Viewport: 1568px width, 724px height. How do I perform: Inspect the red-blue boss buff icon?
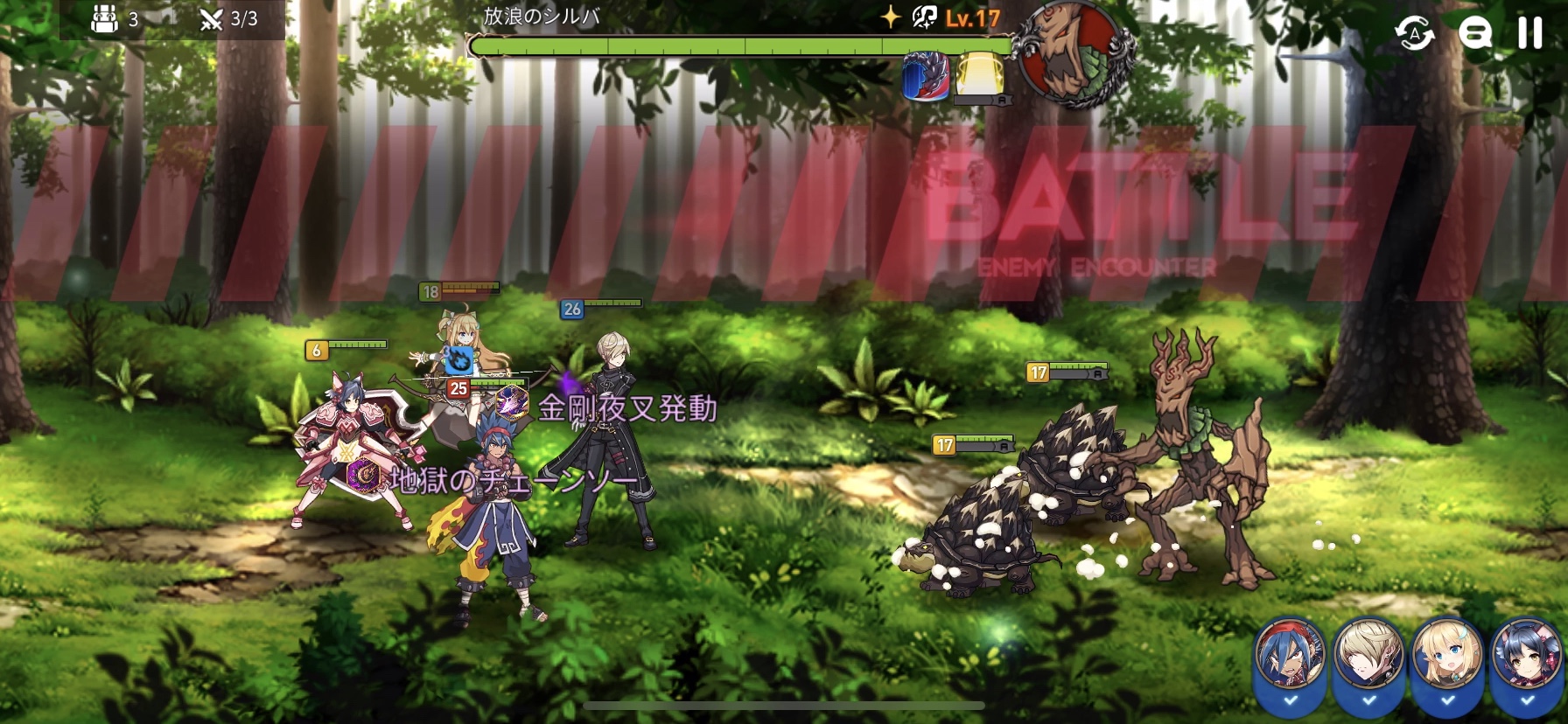coord(926,75)
